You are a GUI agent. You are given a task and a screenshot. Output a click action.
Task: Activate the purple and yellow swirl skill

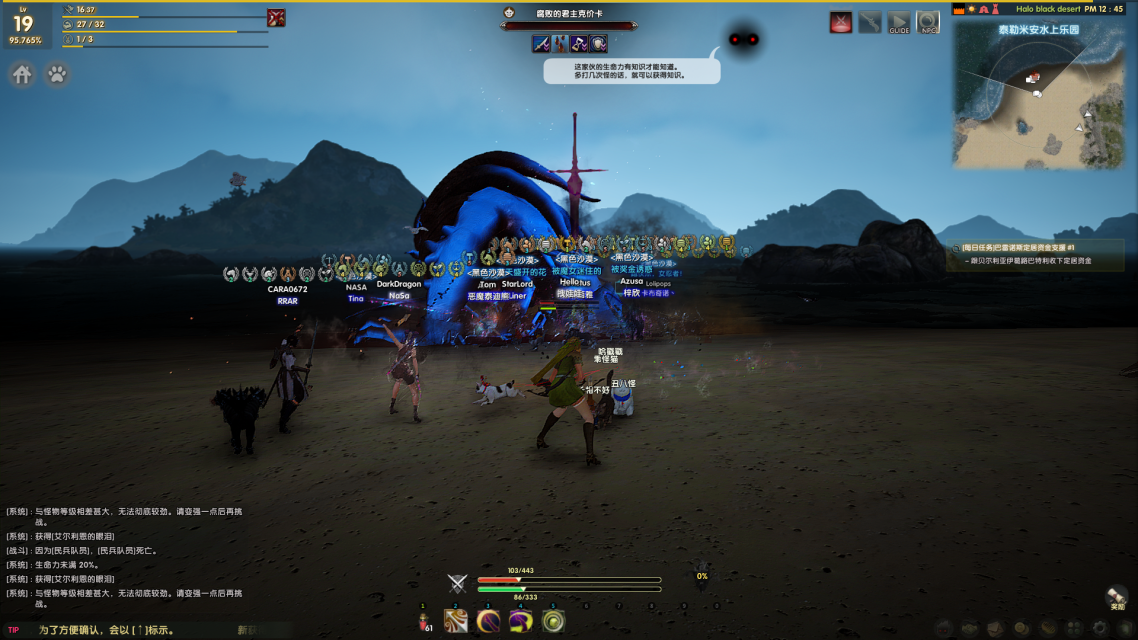pos(521,621)
